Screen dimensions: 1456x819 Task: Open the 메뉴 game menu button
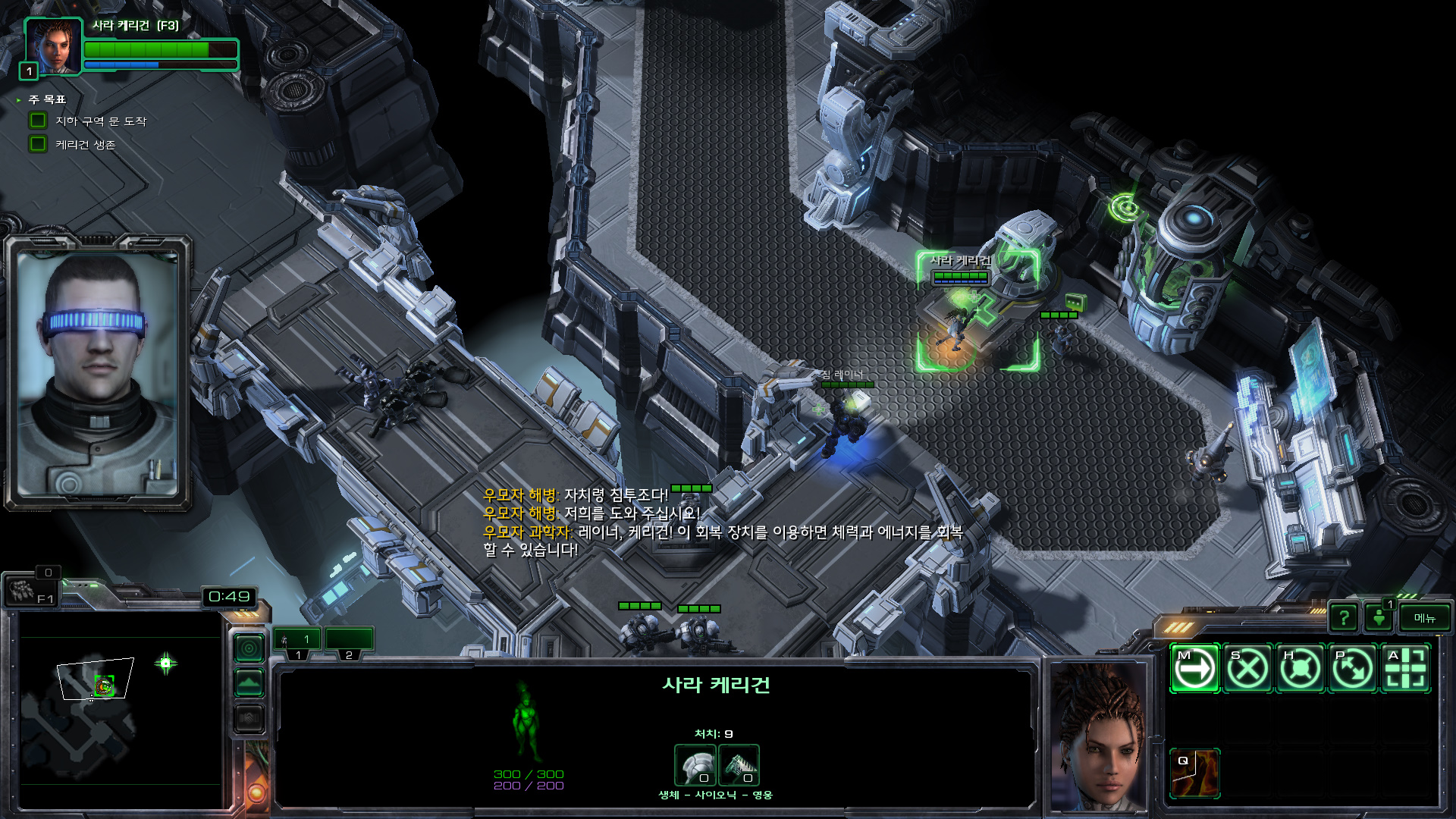[x=1424, y=618]
